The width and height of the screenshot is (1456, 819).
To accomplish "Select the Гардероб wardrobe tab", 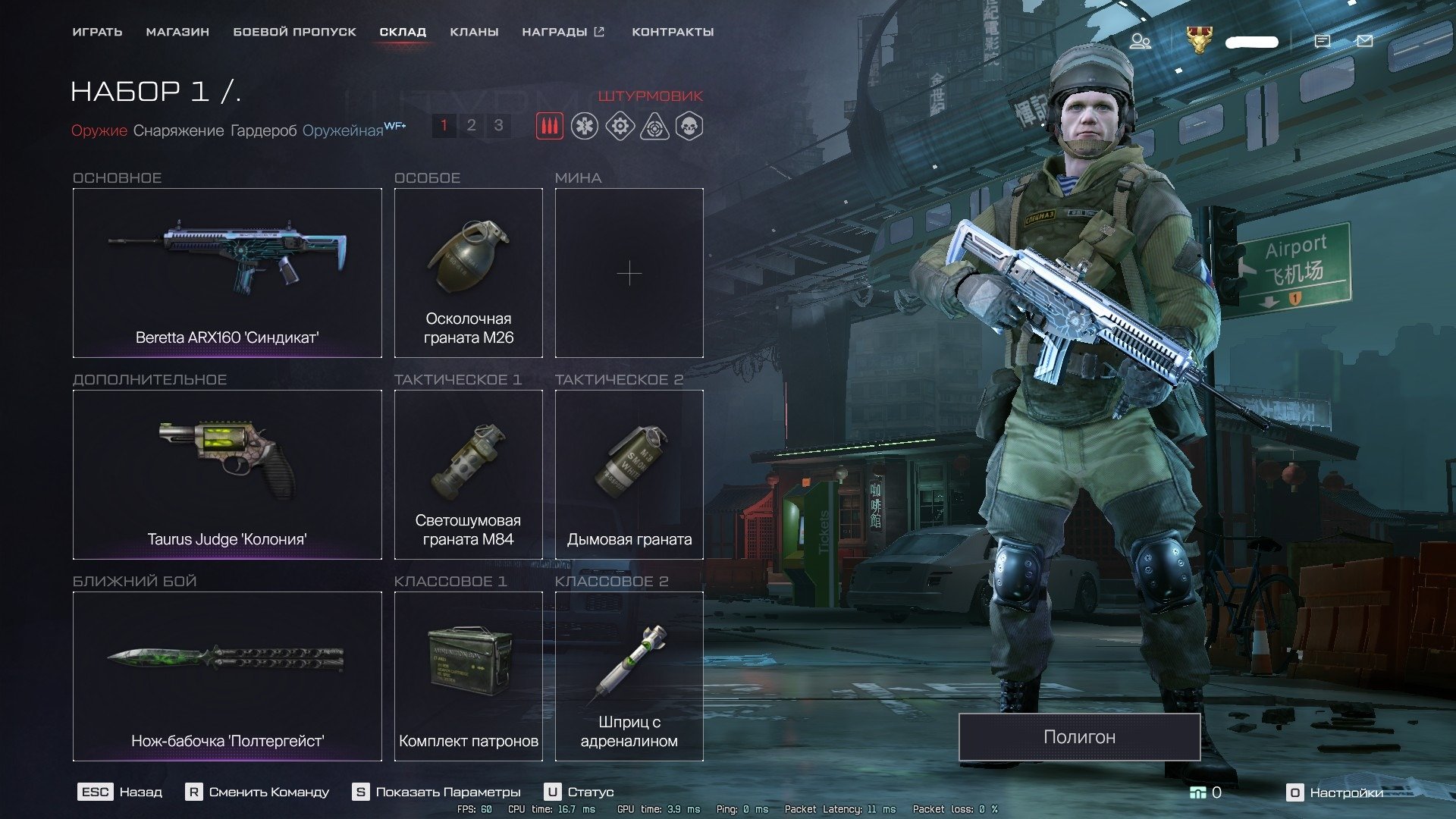I will tap(263, 130).
